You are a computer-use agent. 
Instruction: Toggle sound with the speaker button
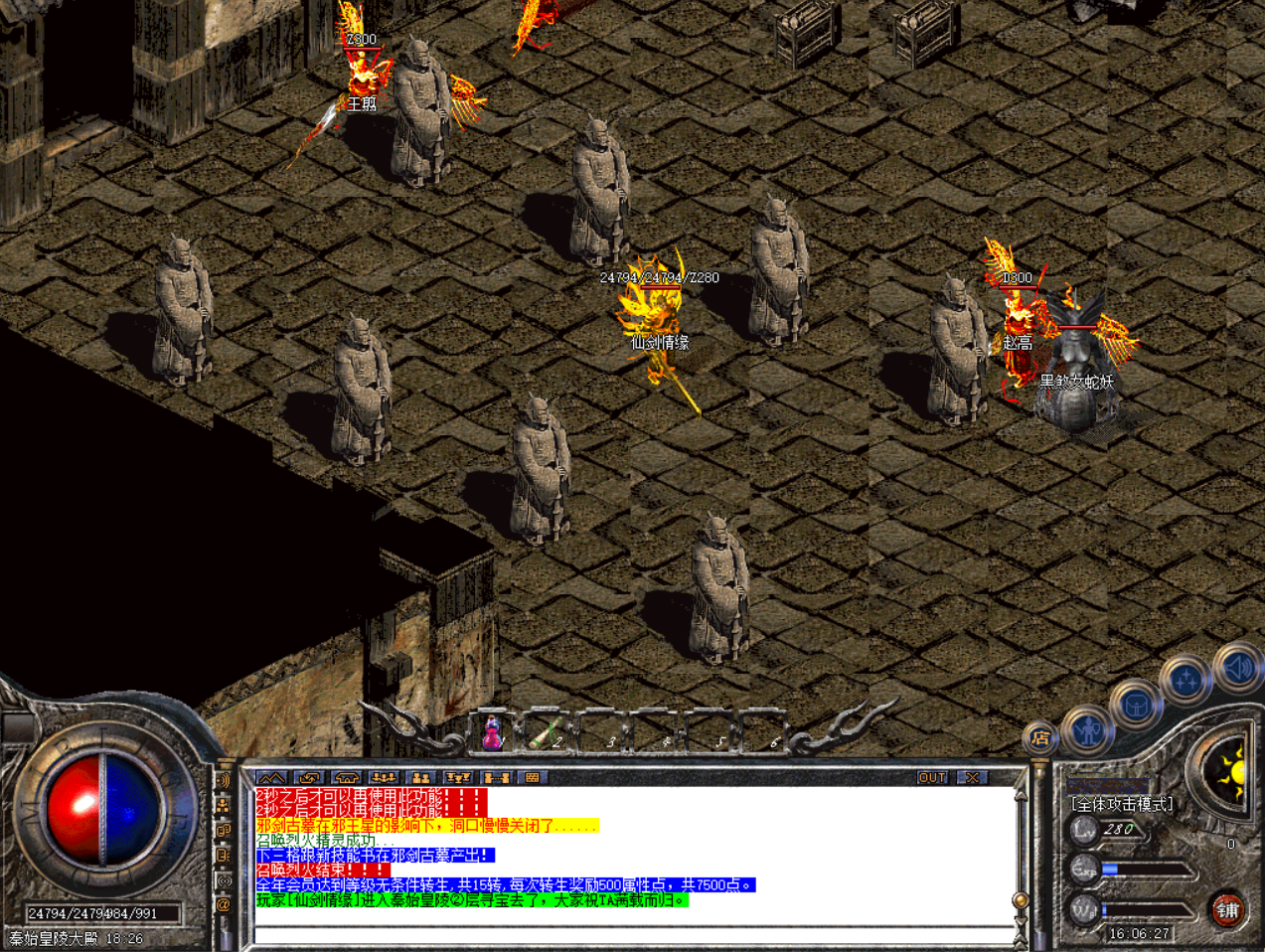1238,667
